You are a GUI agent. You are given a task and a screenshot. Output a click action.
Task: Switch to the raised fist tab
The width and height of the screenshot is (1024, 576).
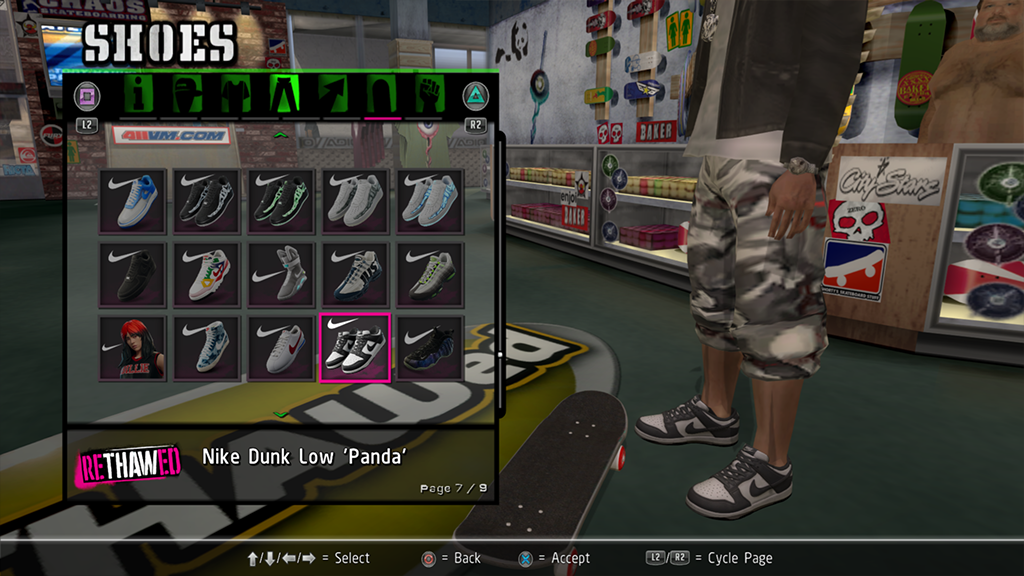click(x=430, y=96)
